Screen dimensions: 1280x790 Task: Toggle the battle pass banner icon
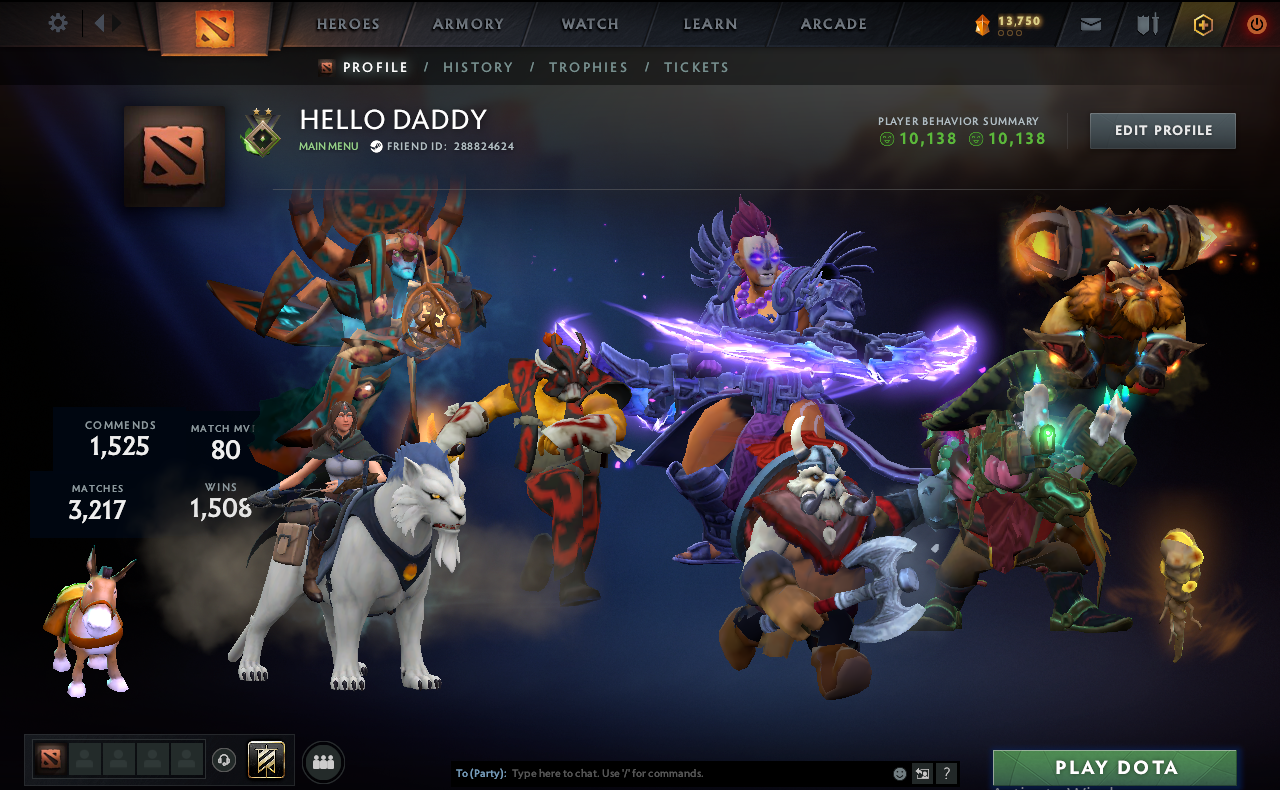click(x=265, y=761)
